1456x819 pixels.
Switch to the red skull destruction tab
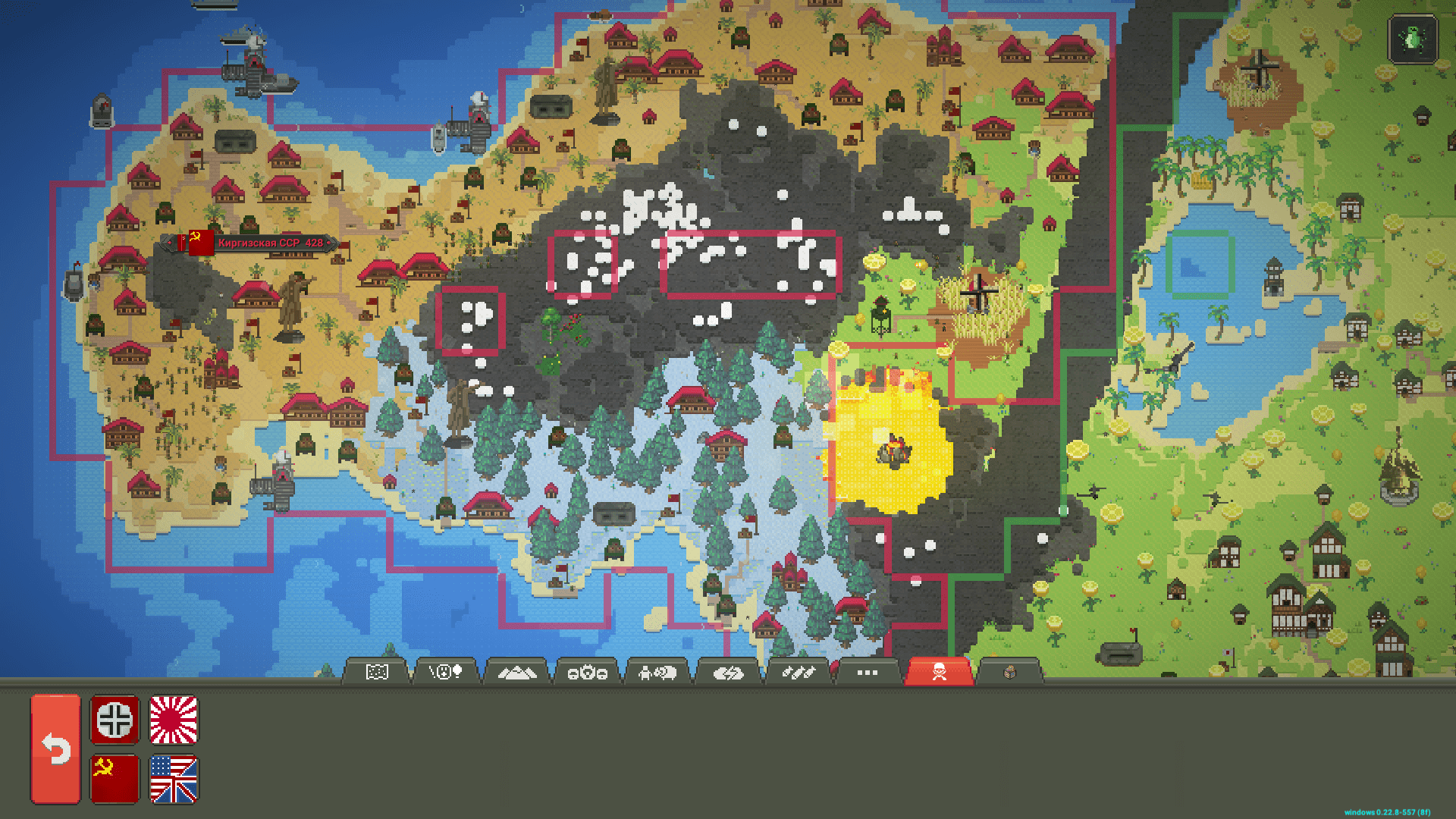940,670
